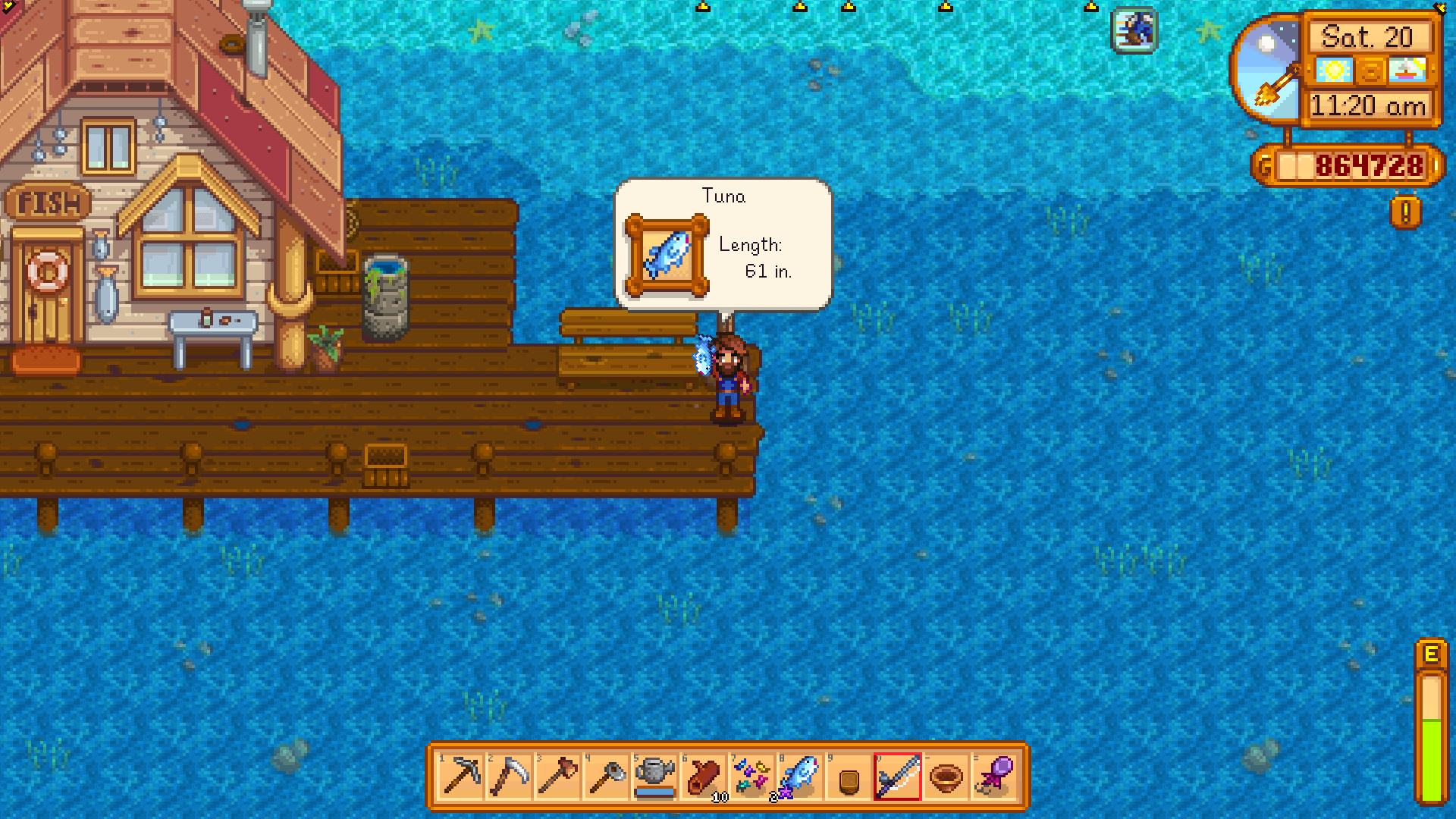
Task: Click the 11:20 am time display
Action: tap(1369, 106)
